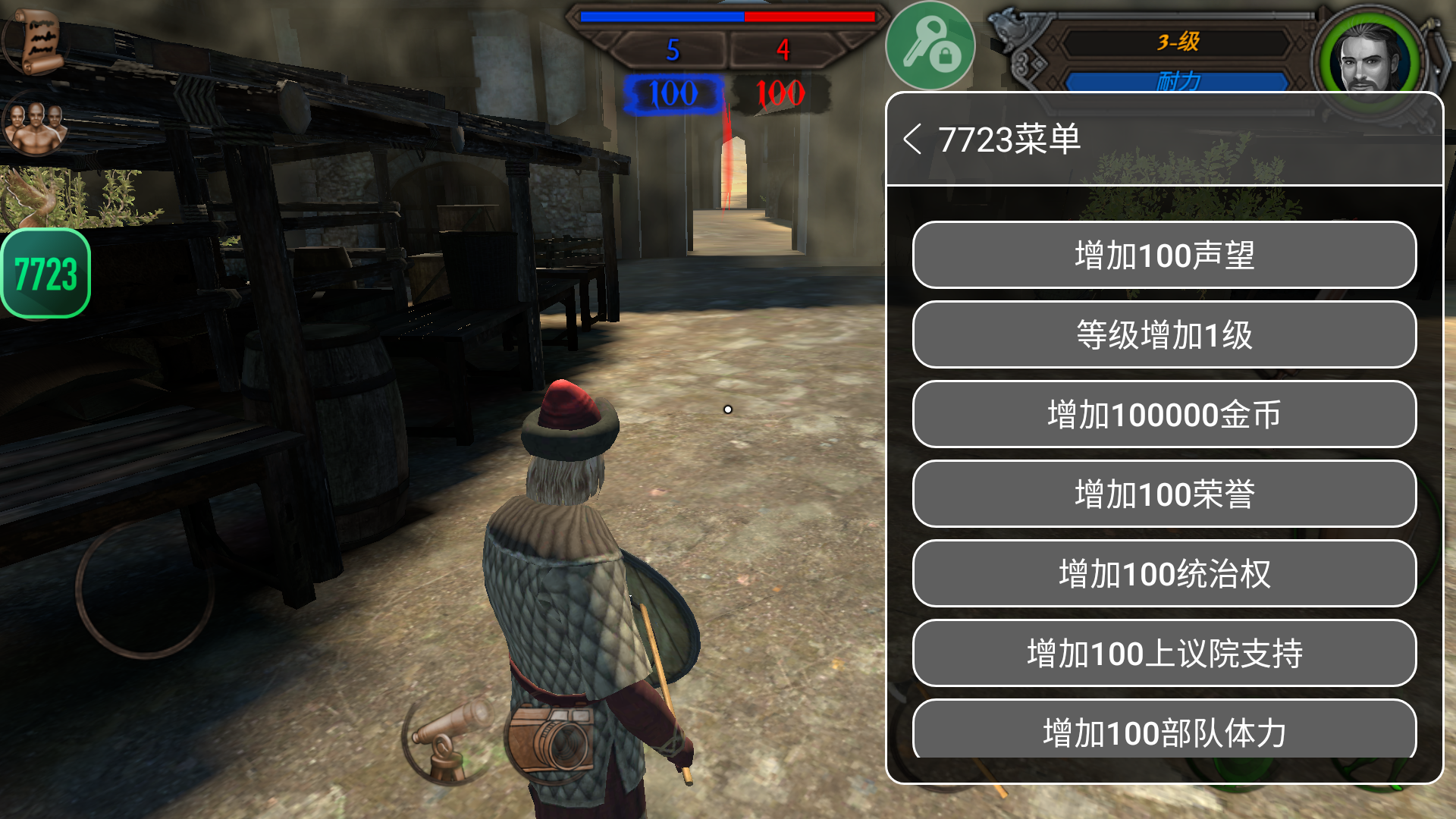
Task: Open the quest scroll icon
Action: click(x=36, y=40)
